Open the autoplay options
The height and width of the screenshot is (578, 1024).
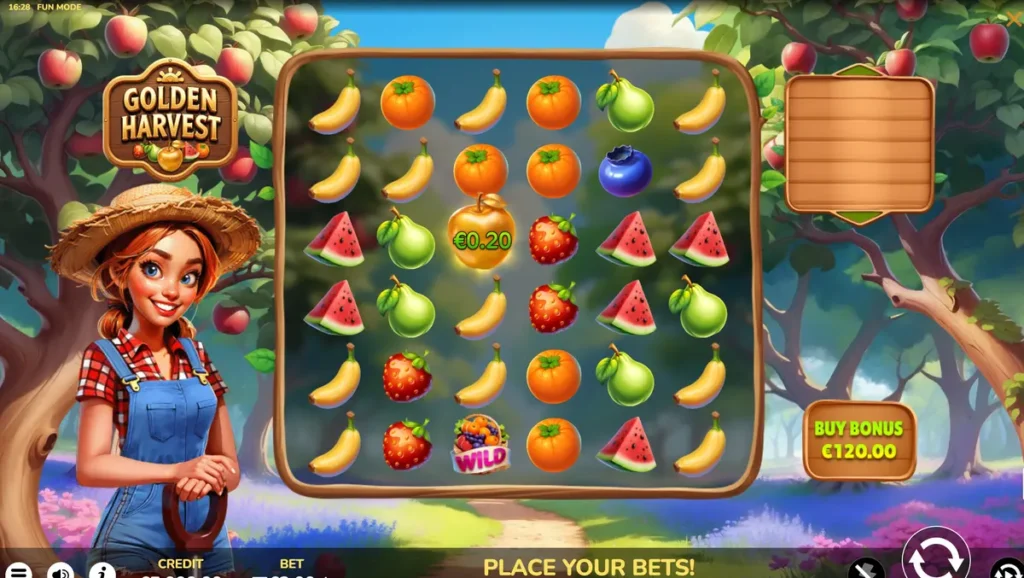[x=1008, y=571]
